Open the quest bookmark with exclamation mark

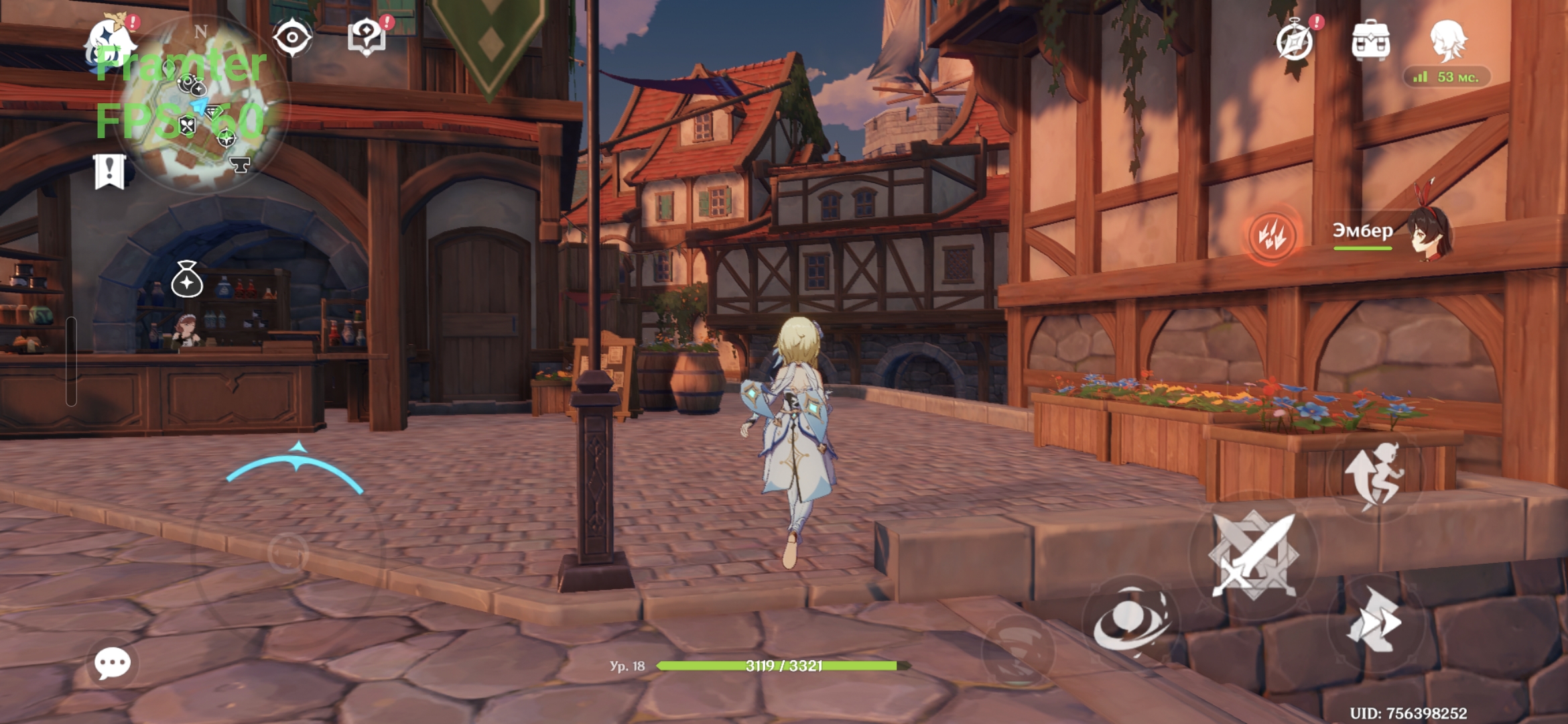coord(110,172)
